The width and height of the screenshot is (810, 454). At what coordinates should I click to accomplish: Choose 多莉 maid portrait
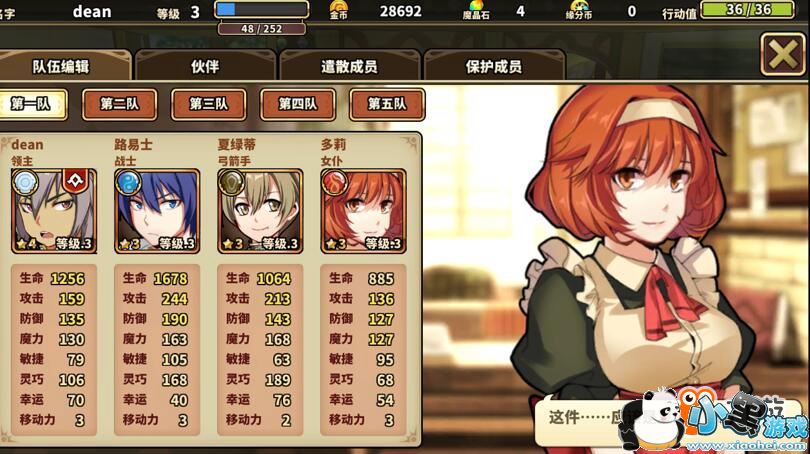362,210
